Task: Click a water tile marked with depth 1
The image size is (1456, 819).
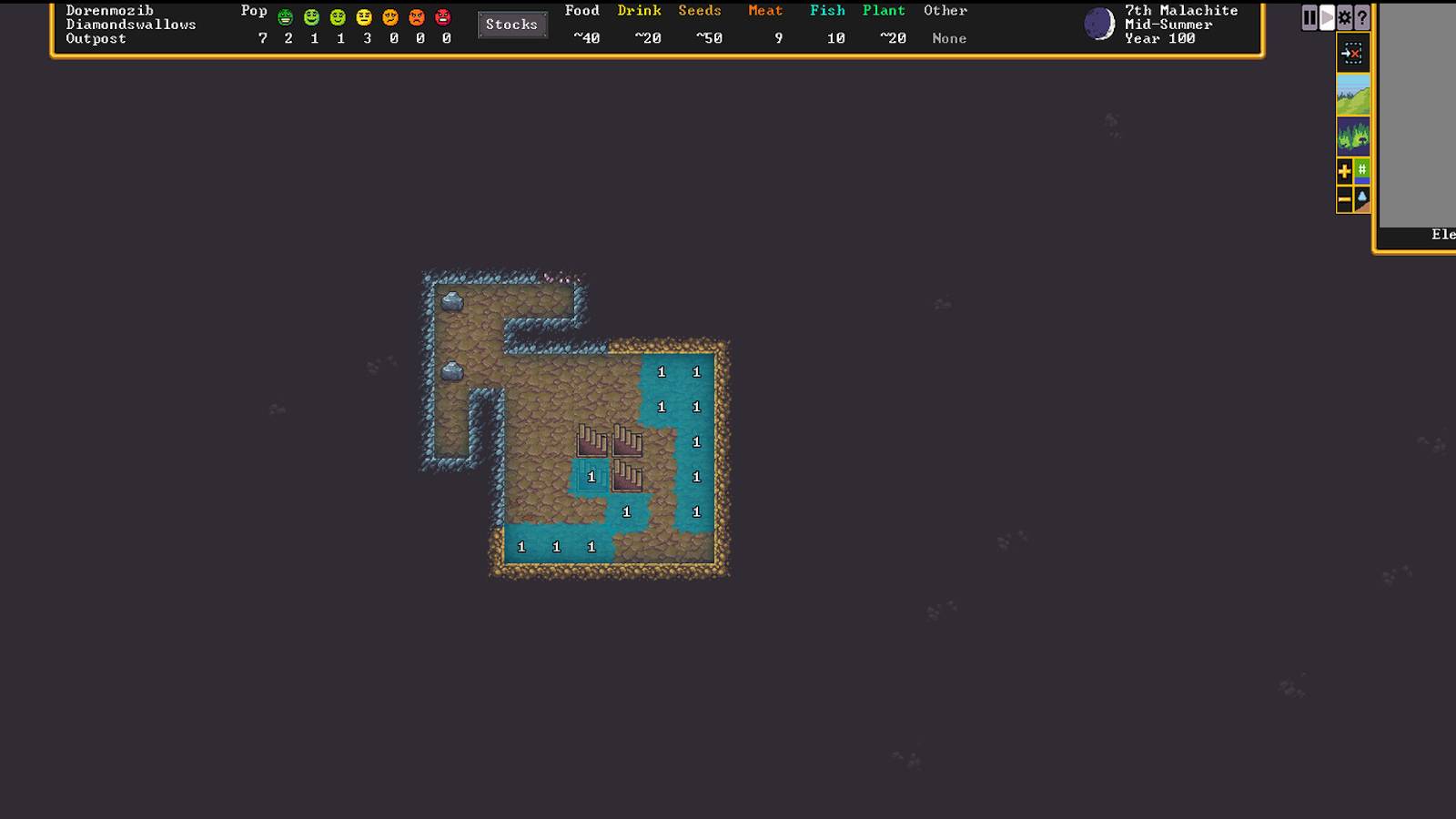Action: (696, 371)
